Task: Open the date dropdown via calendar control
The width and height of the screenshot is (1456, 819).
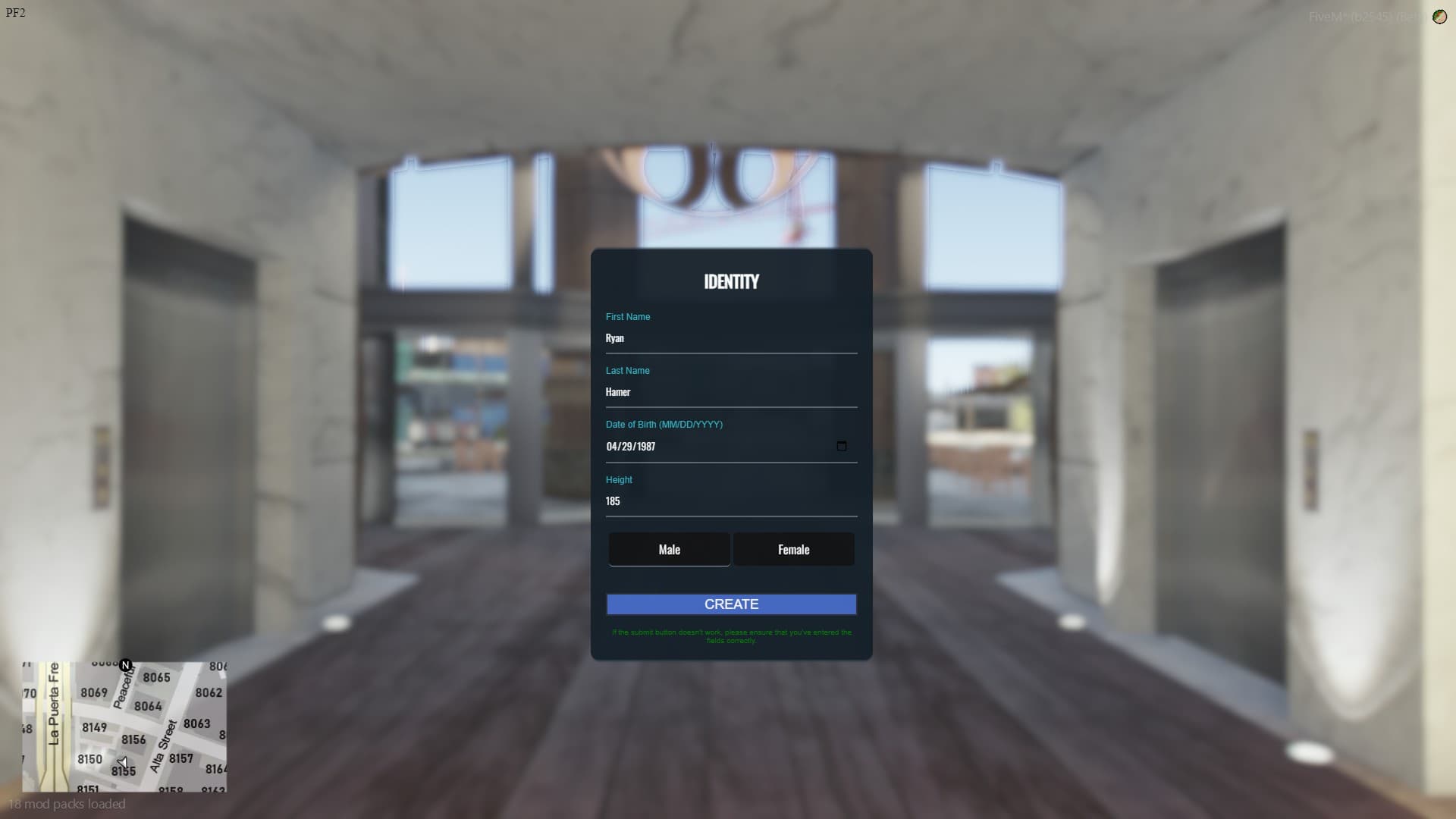Action: pos(842,447)
